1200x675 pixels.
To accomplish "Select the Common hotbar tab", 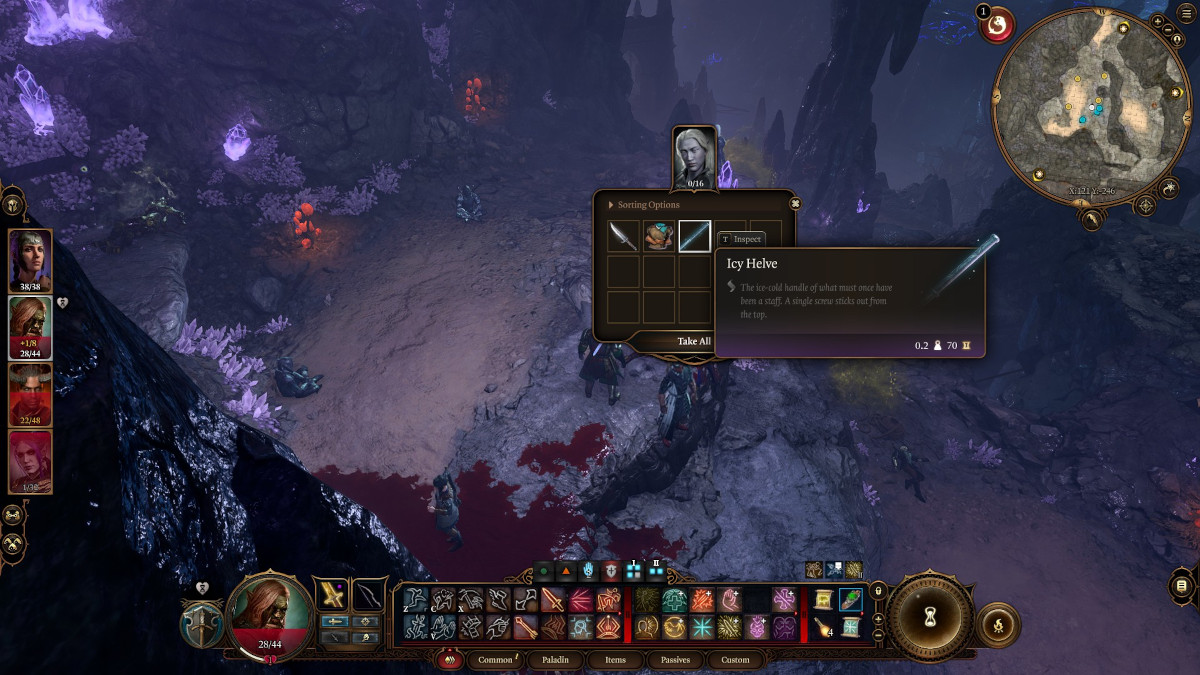I will 495,660.
